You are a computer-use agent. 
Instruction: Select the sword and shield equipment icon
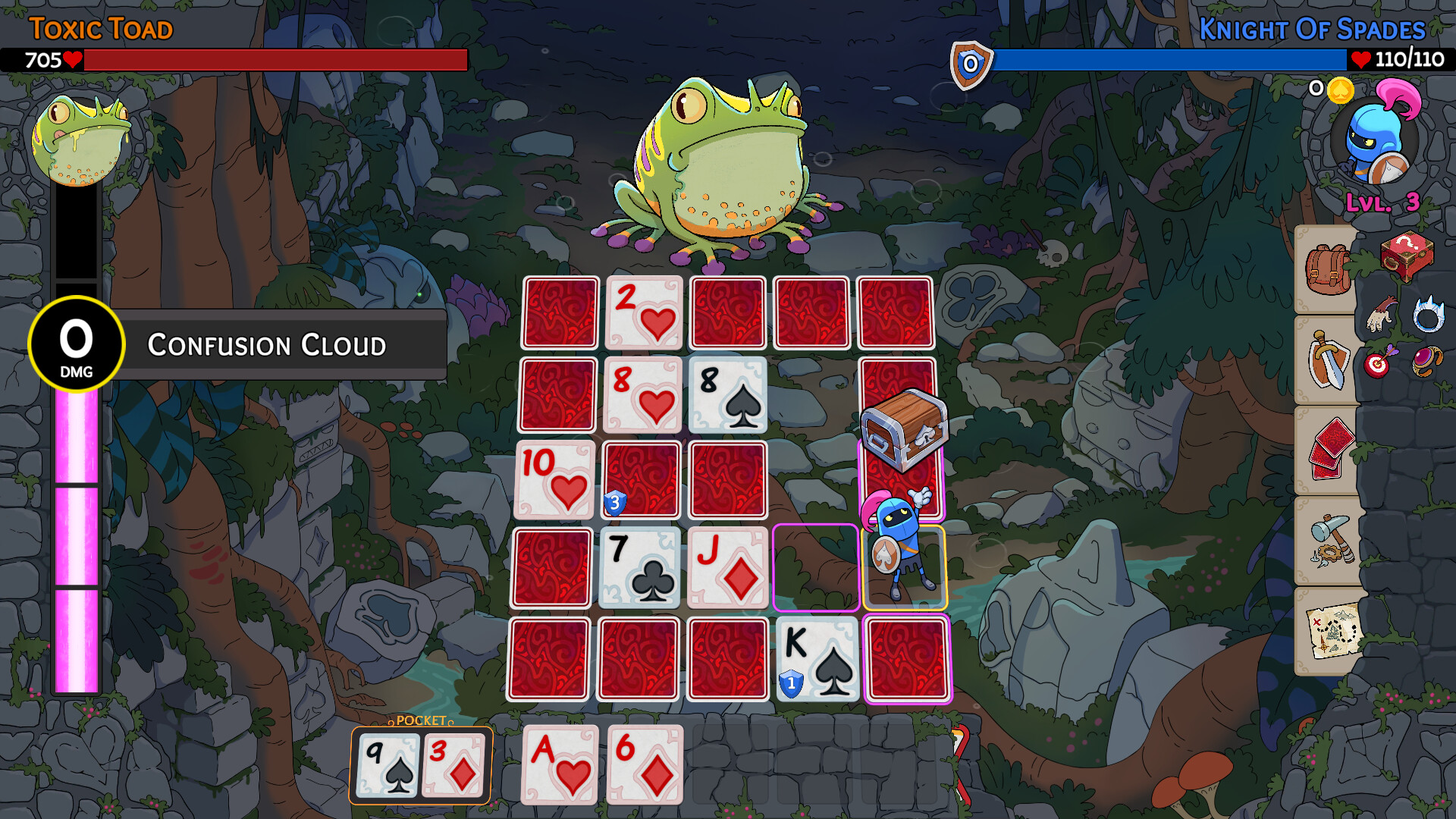point(1329,359)
